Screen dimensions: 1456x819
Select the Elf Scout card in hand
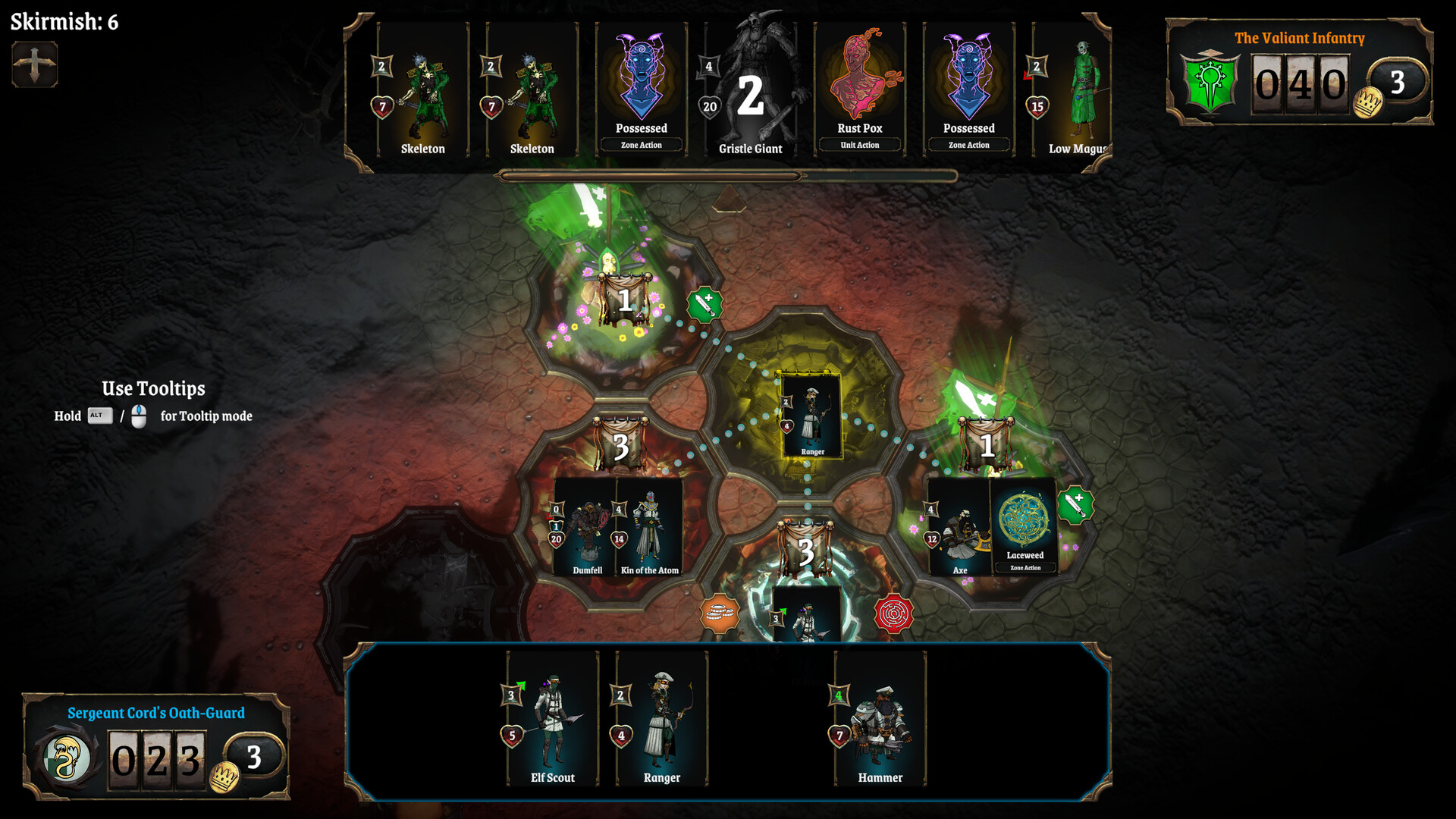(x=552, y=719)
